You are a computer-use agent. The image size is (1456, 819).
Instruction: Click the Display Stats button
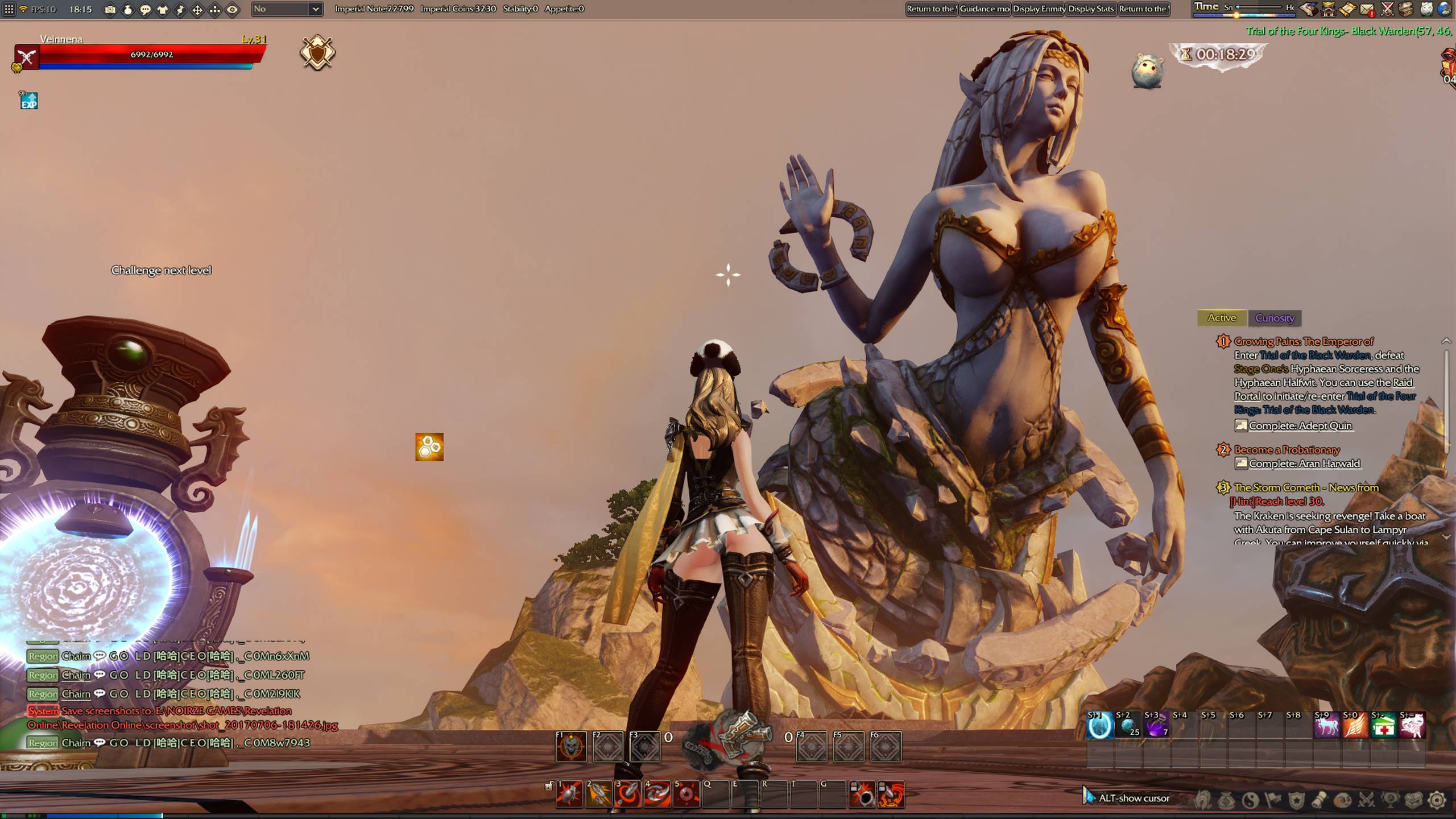coord(1091,9)
